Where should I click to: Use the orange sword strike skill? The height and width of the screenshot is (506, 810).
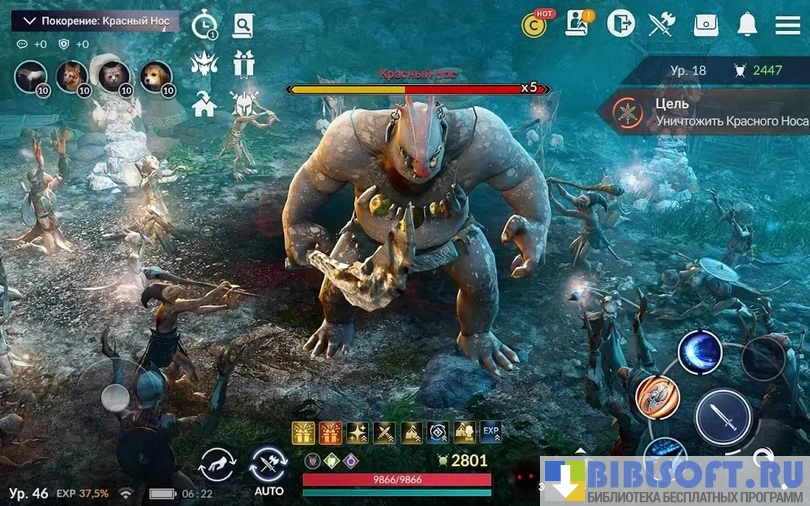(657, 396)
